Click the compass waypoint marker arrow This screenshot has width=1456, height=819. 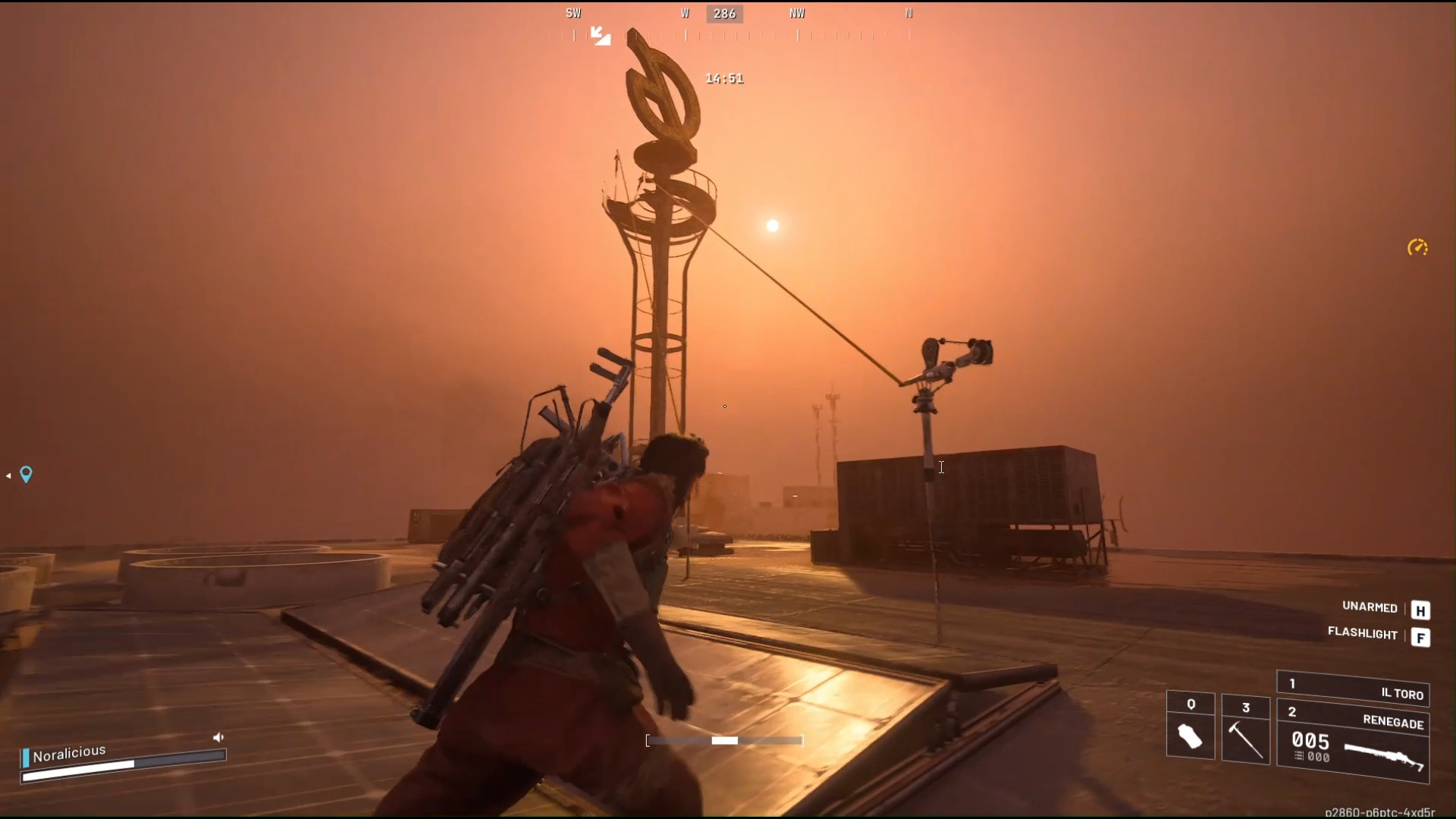599,36
